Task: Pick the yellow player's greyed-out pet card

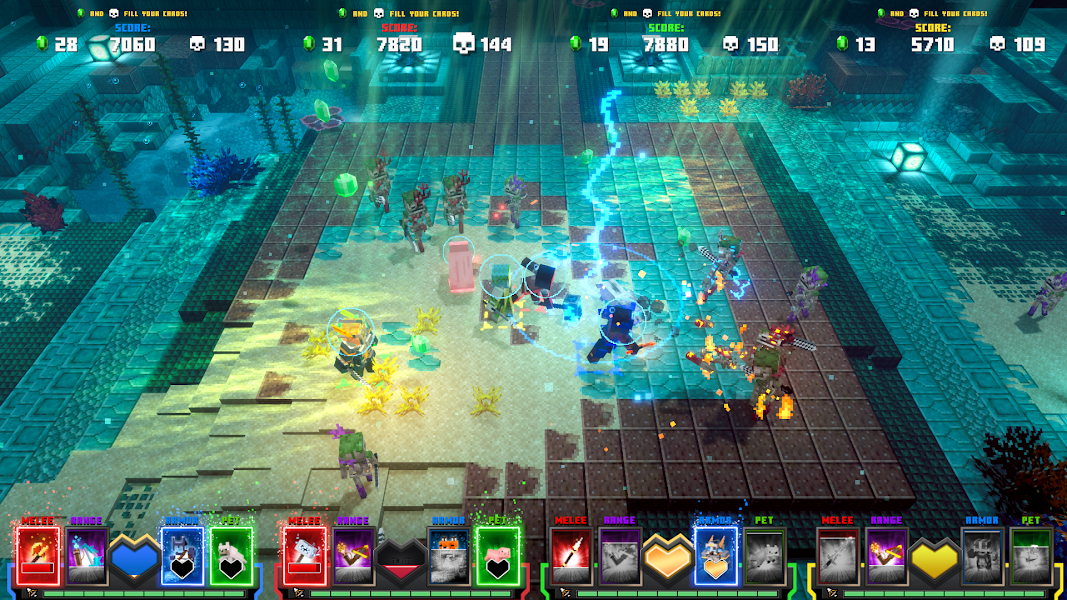Action: click(x=1032, y=556)
